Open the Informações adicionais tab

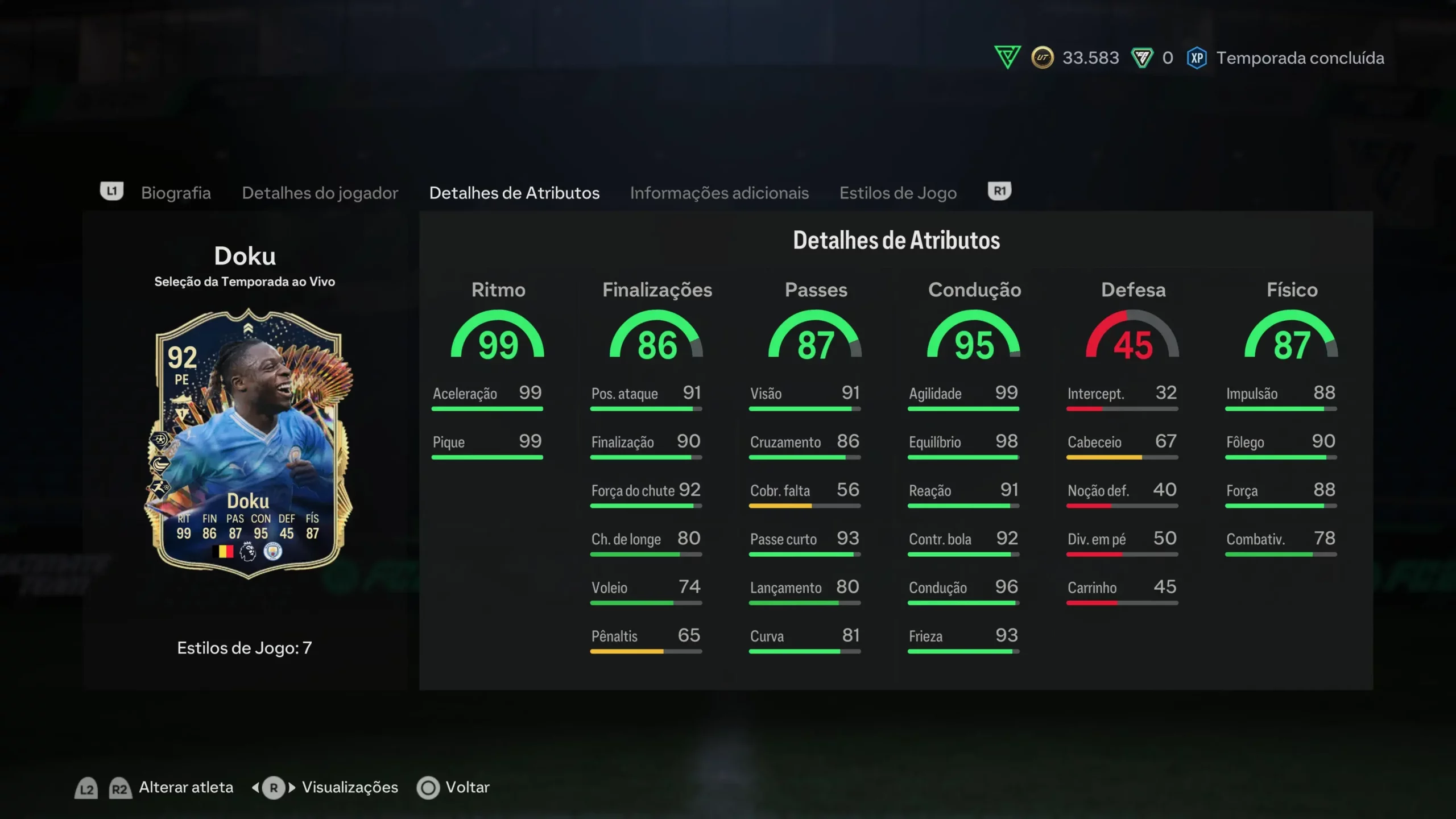tap(719, 193)
